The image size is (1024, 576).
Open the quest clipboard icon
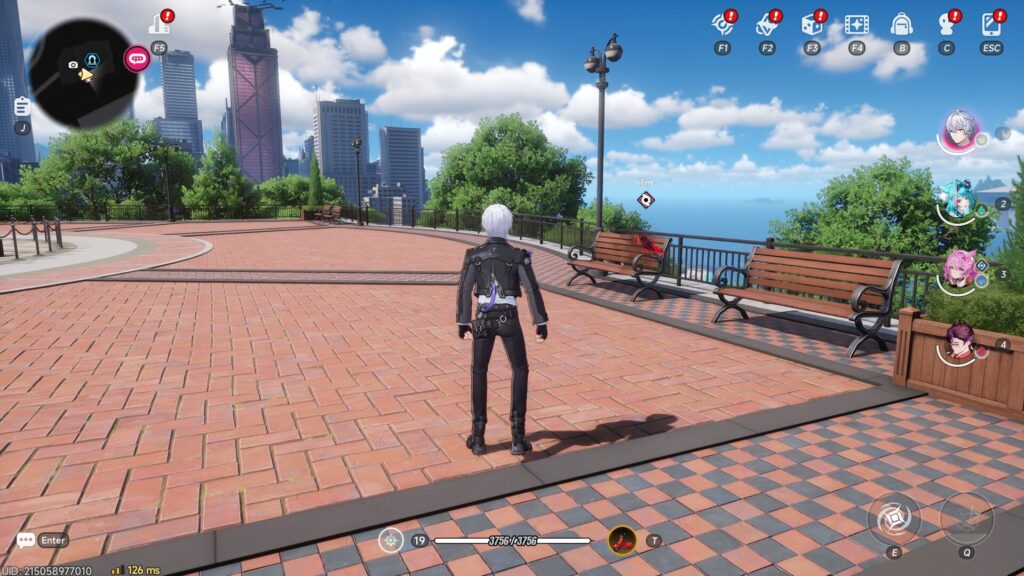click(22, 105)
